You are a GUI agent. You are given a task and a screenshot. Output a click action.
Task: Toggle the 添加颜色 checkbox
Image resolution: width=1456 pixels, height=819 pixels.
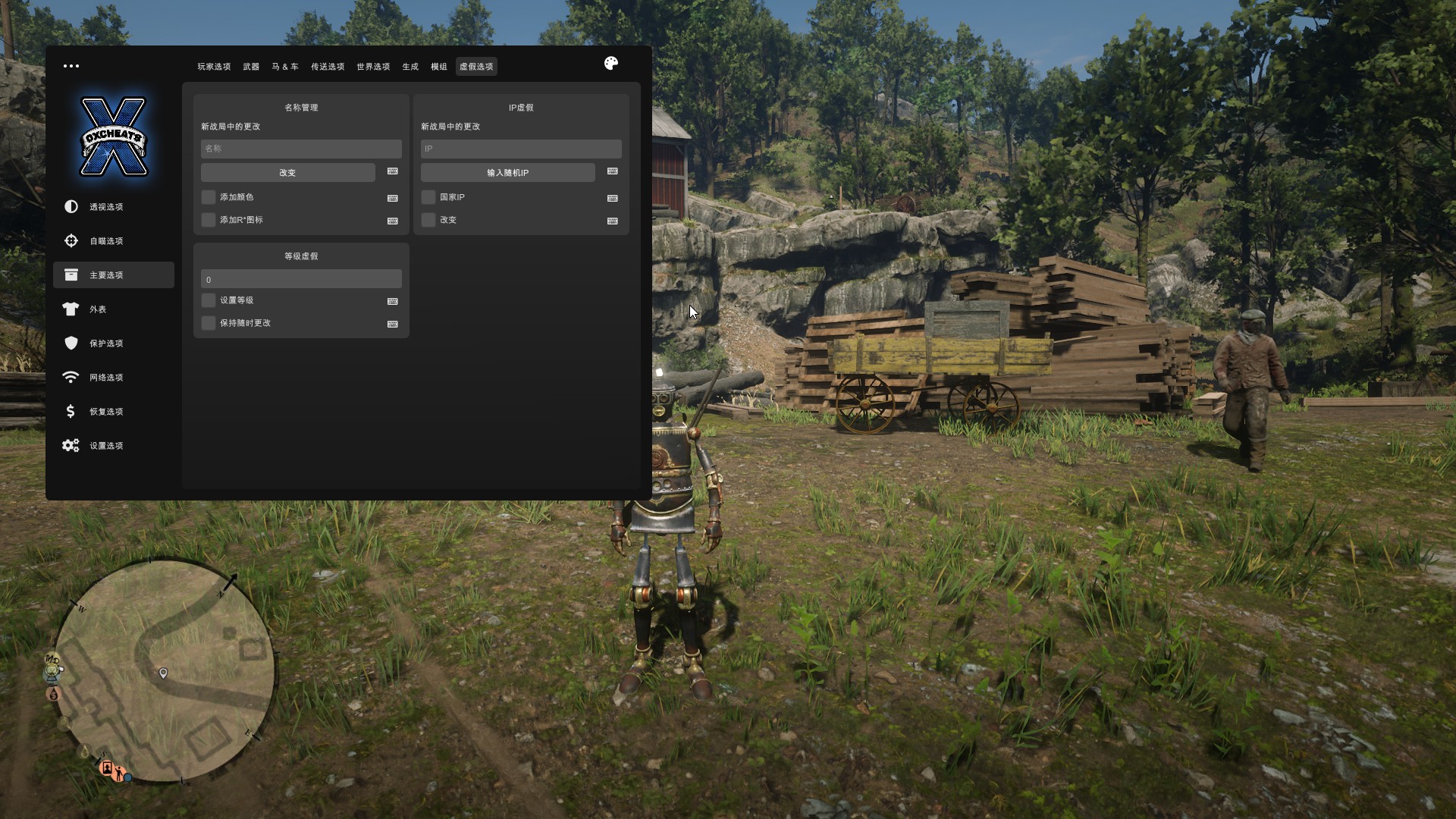(x=209, y=197)
